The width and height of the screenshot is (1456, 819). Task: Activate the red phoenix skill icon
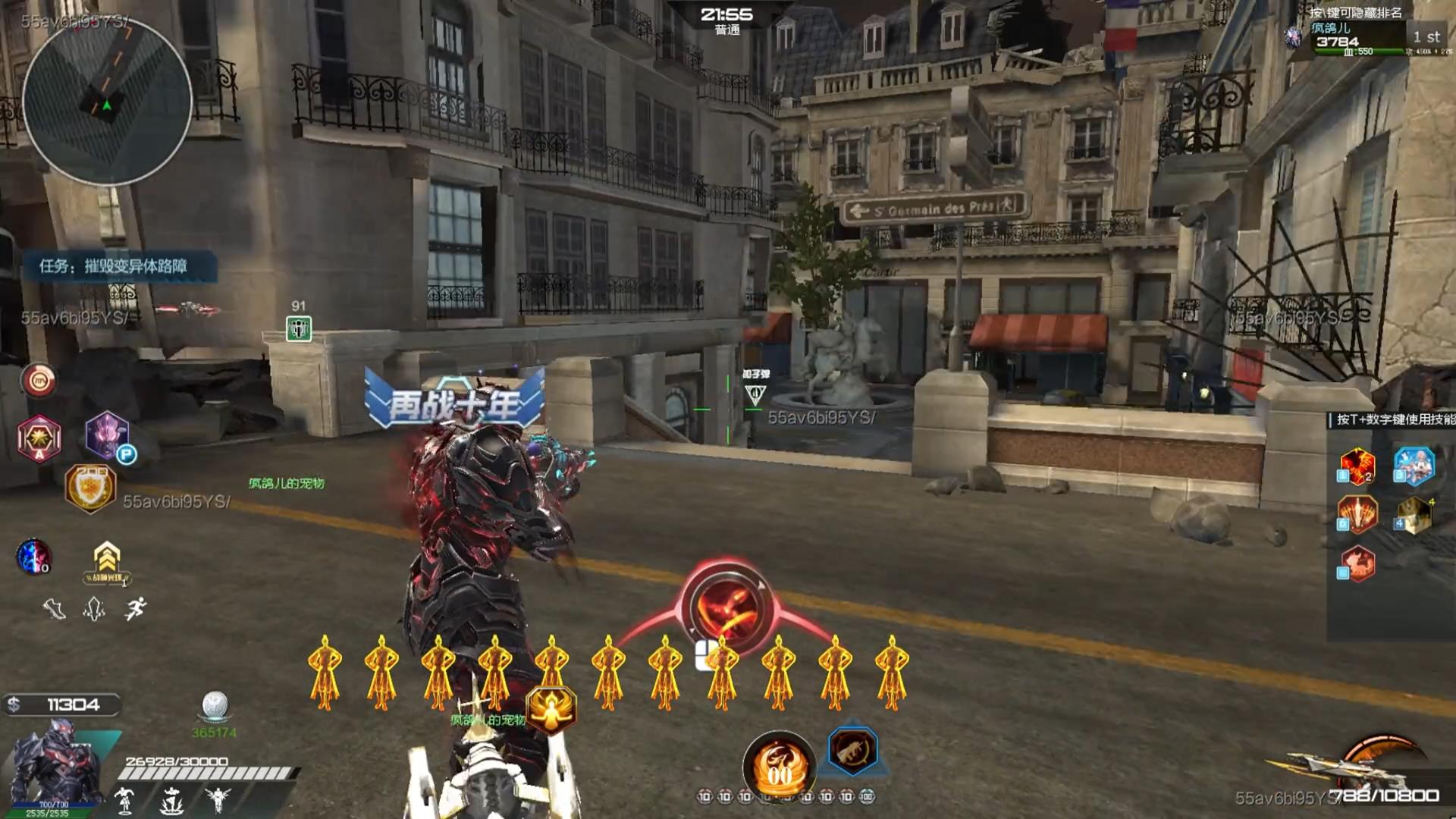1357,466
